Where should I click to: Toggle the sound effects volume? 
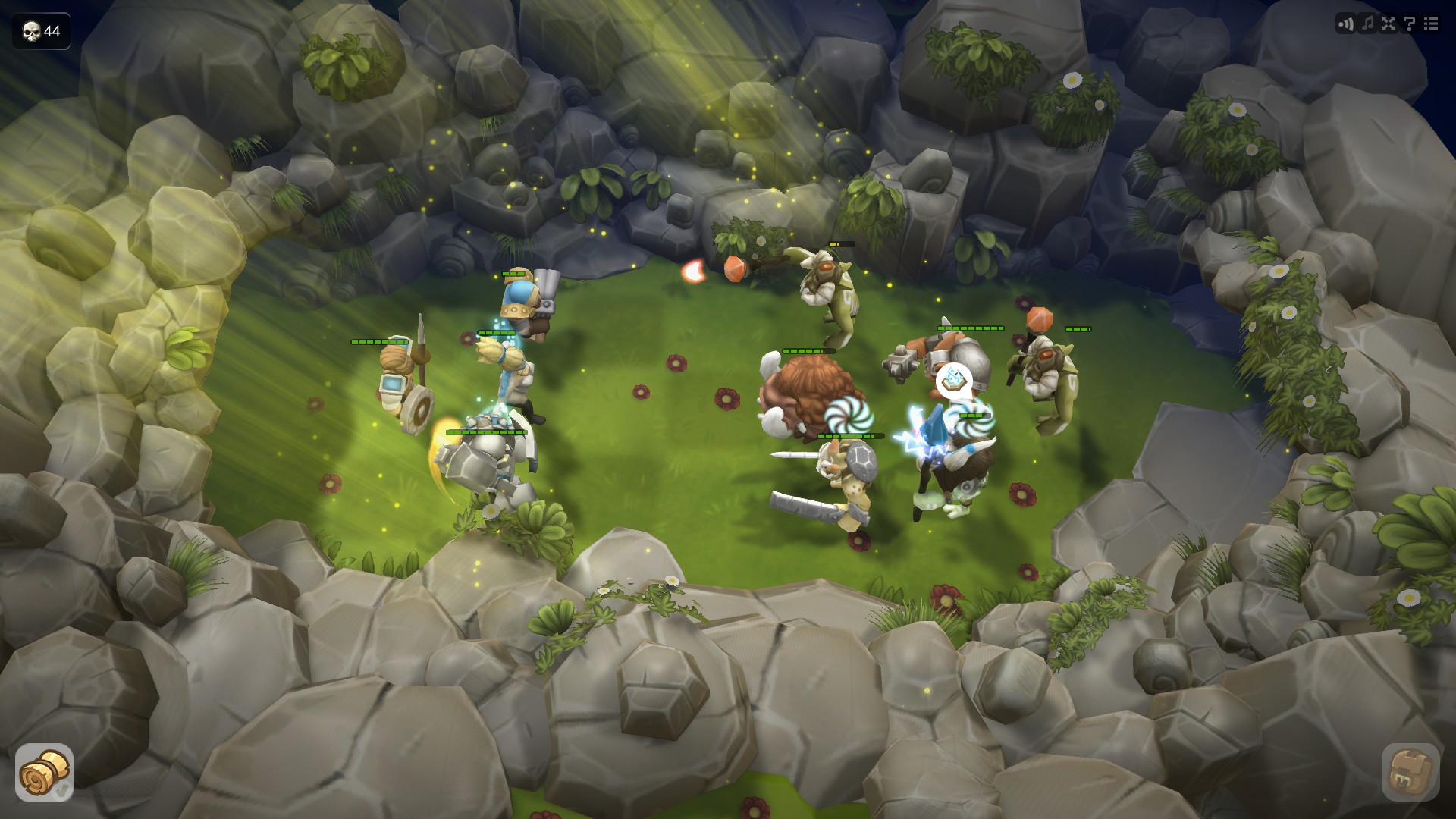coord(1345,24)
